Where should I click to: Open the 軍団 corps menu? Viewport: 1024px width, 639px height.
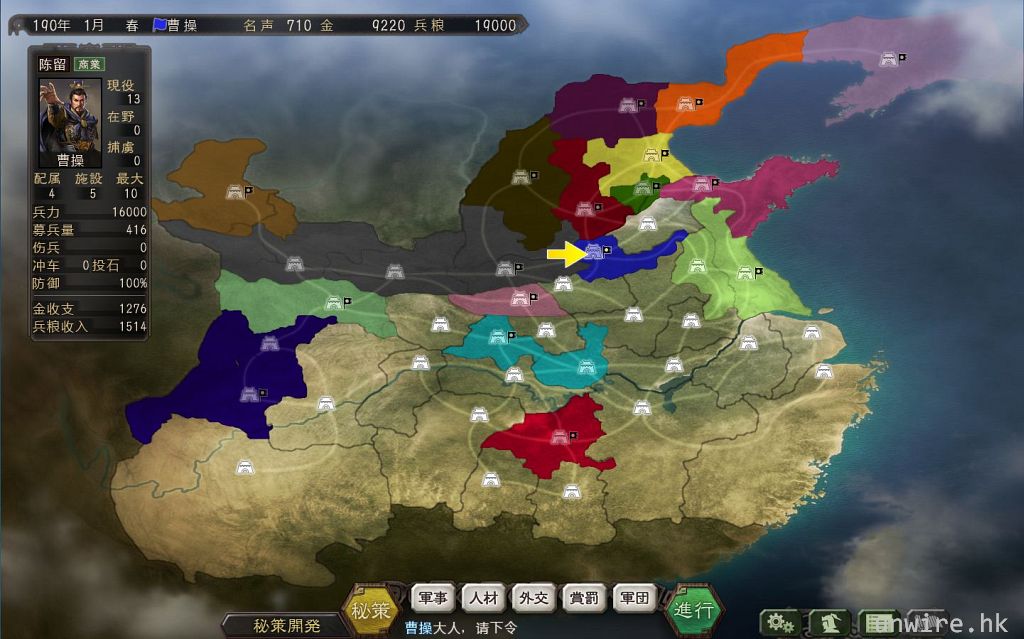[635, 598]
